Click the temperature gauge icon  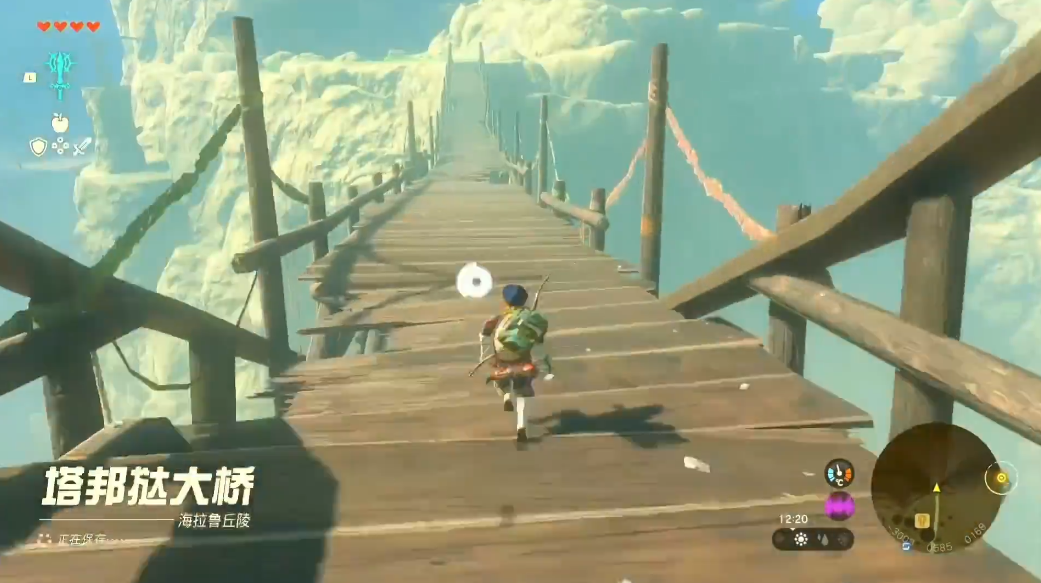839,473
